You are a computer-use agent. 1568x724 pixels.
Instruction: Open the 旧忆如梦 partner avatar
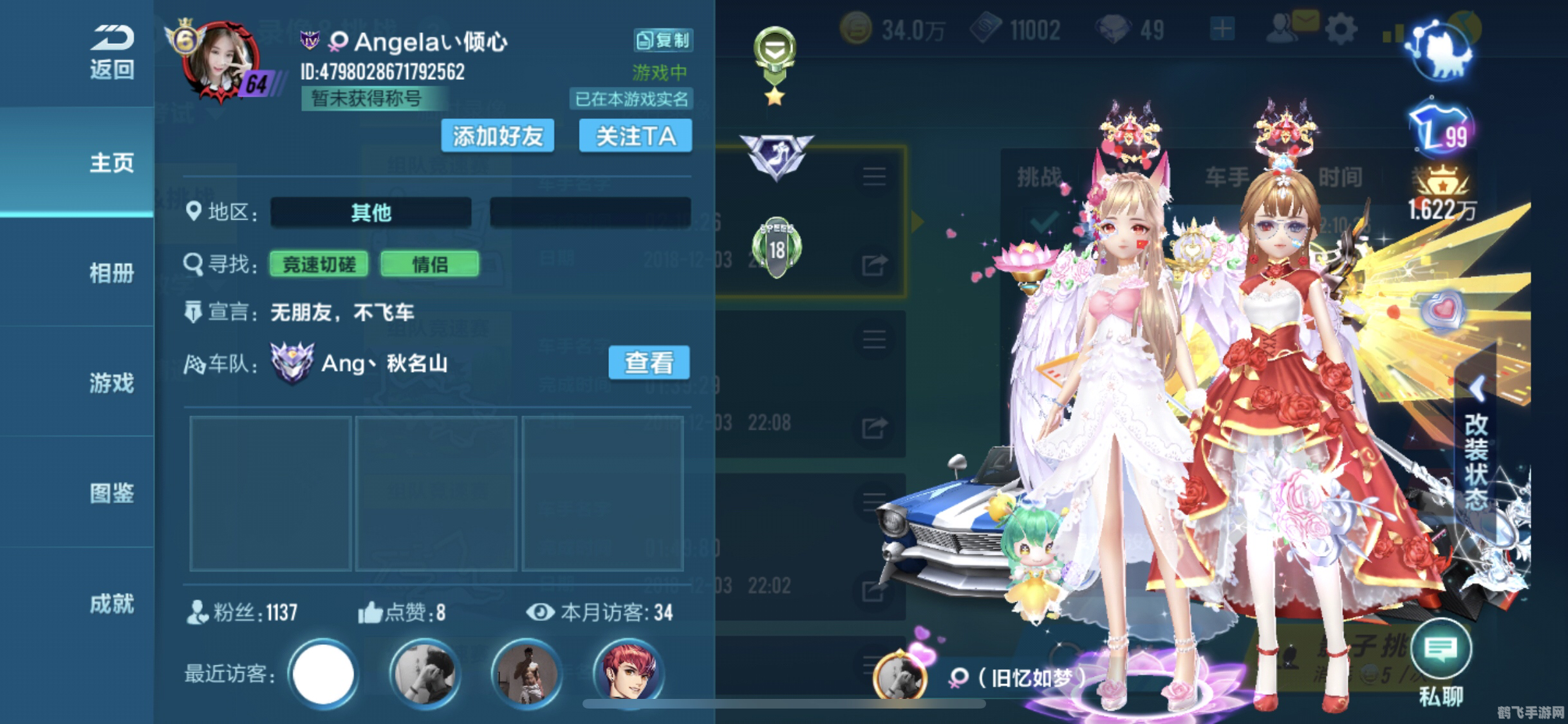[x=900, y=677]
